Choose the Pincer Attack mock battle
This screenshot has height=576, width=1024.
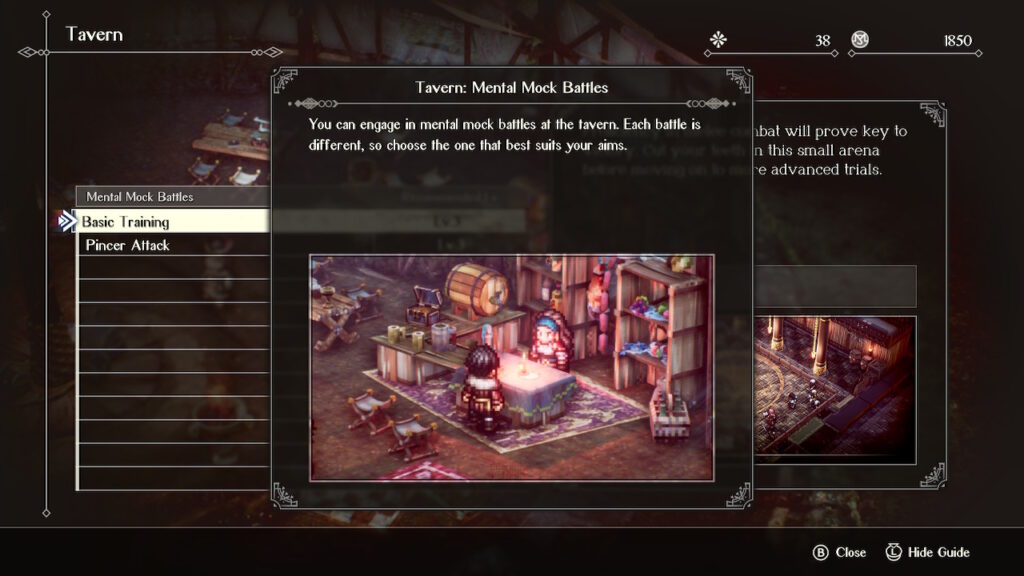click(170, 246)
